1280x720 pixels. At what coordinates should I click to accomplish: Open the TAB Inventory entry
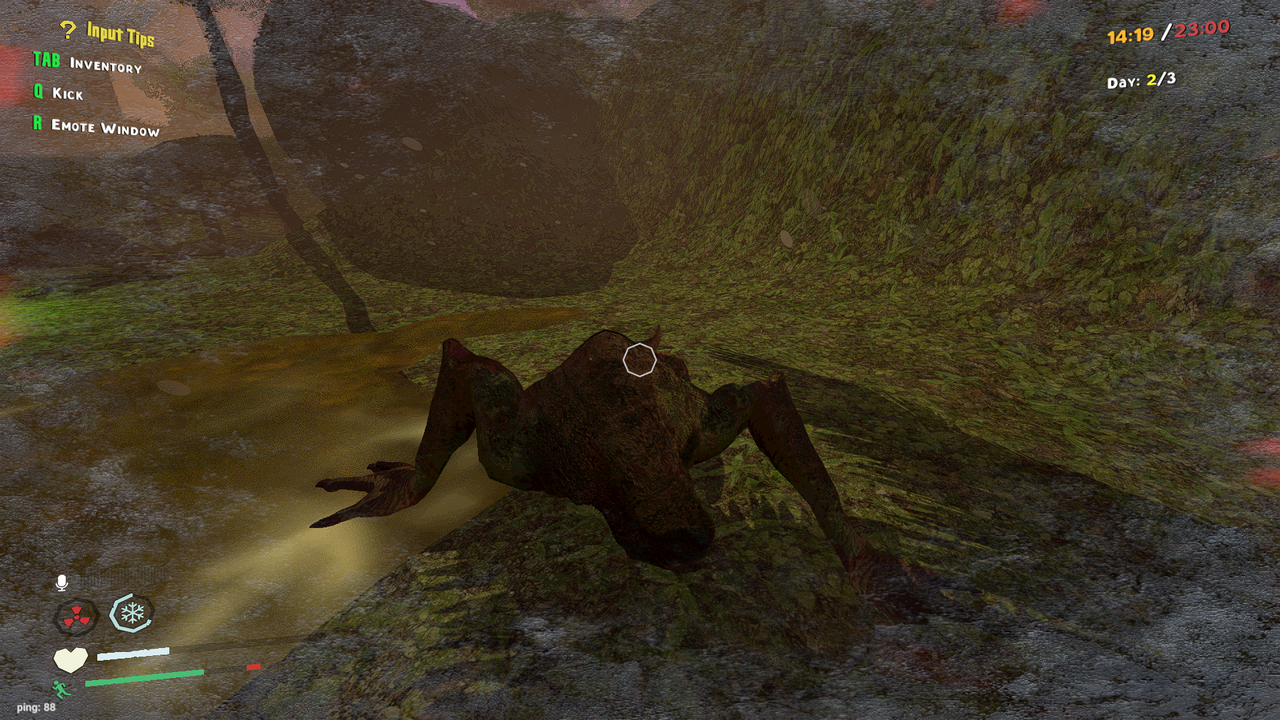pos(89,63)
